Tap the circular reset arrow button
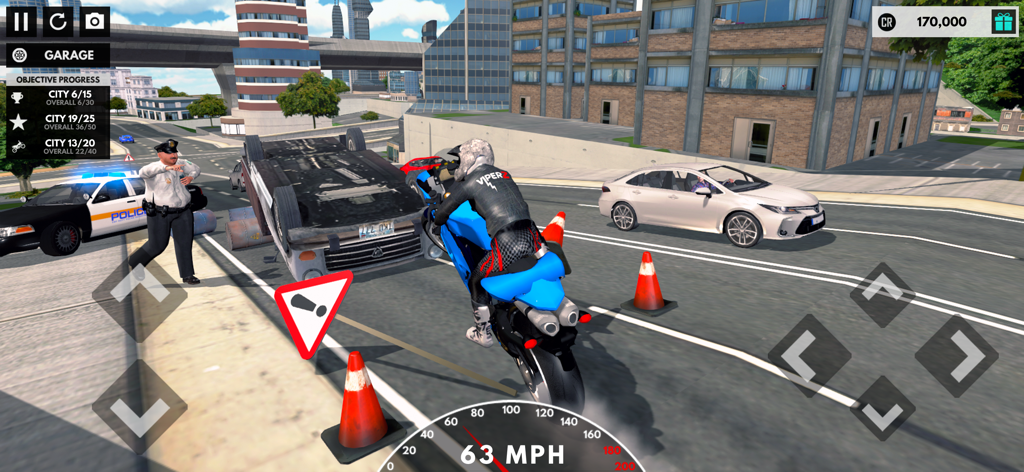 (57, 21)
